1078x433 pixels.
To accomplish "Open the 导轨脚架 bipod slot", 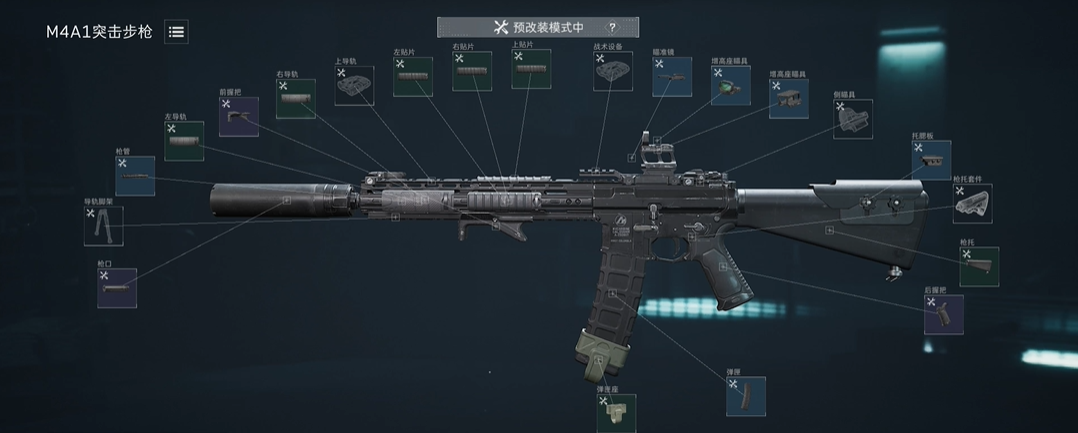I will pos(104,226).
